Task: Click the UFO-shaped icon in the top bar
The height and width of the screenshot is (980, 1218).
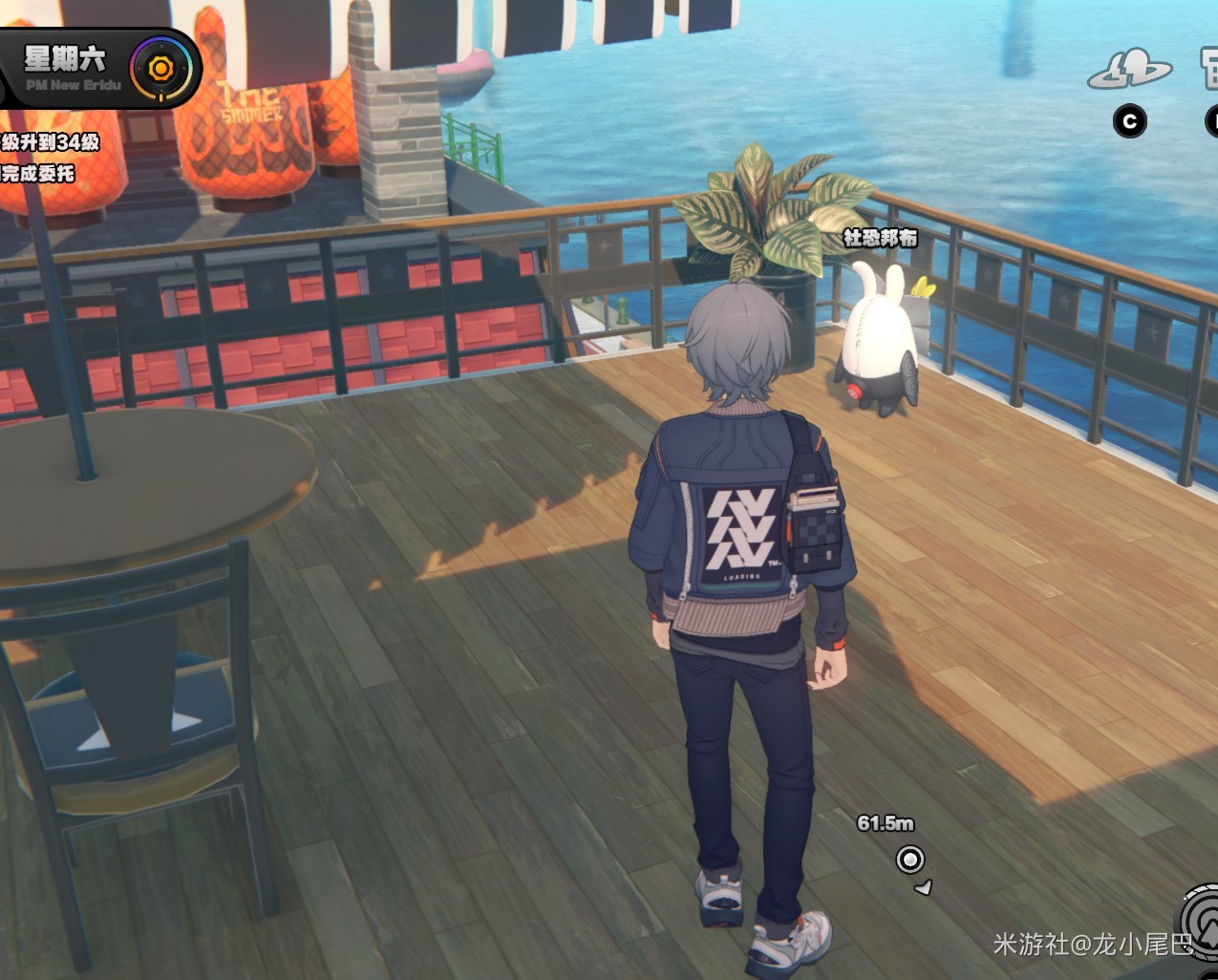Action: point(1129,69)
